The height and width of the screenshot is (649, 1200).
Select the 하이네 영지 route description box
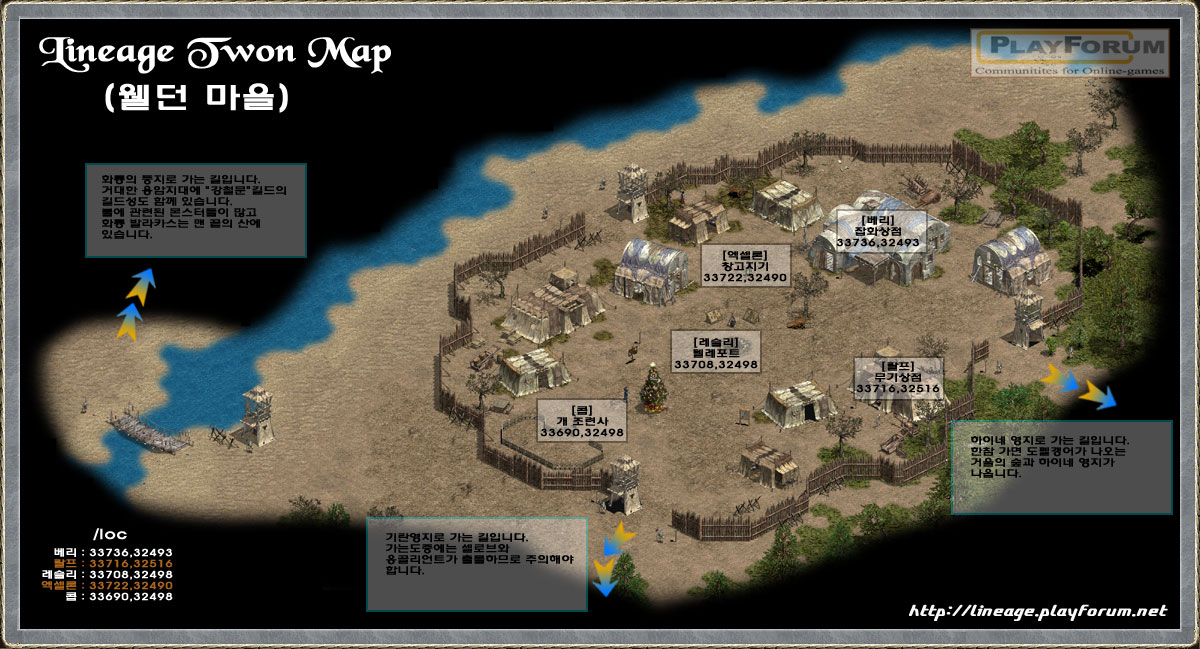(1060, 467)
